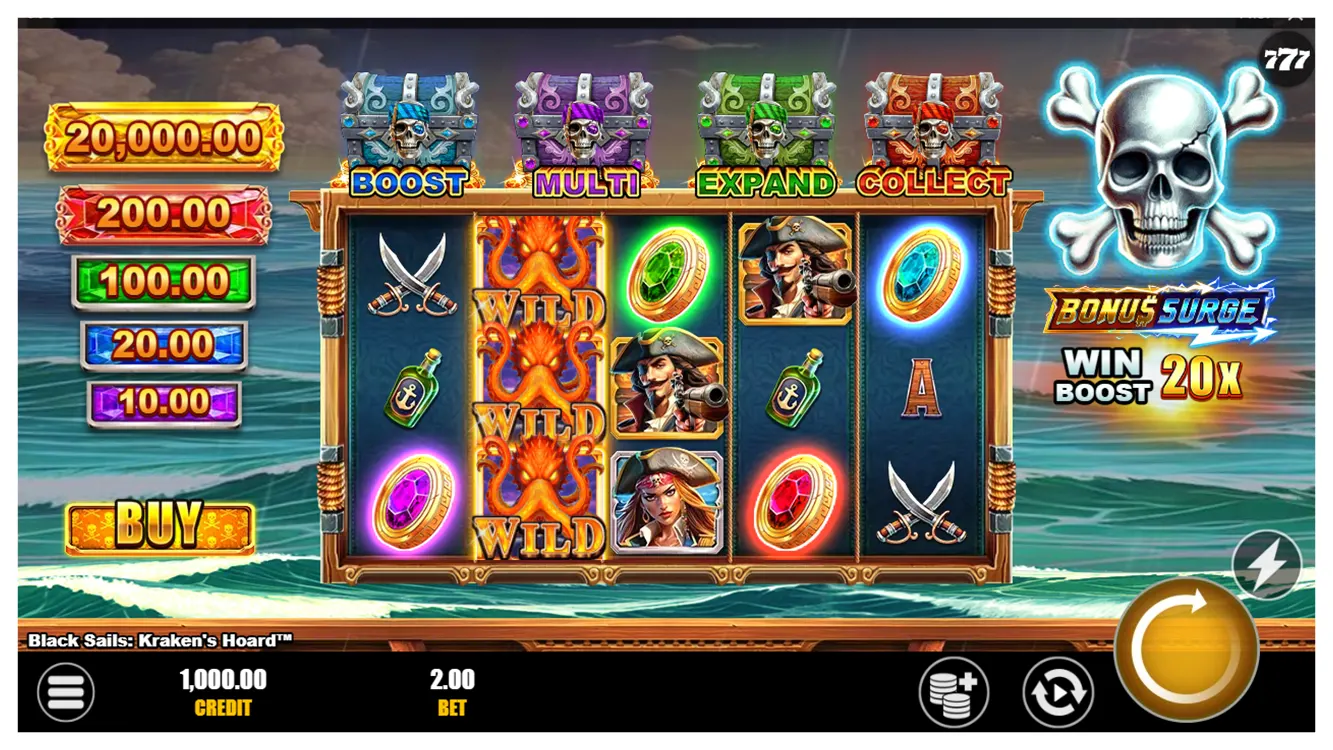Open the bet coin stack settings

953,692
